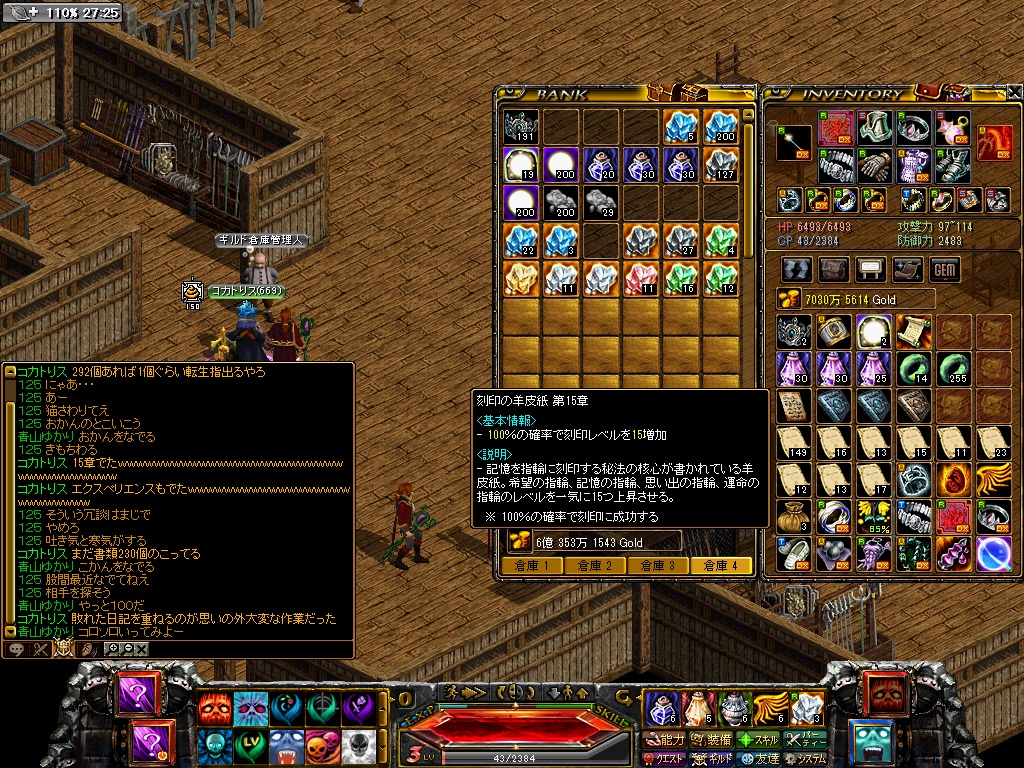
Task: Select the equipped leather gloves slot
Action: point(873,166)
